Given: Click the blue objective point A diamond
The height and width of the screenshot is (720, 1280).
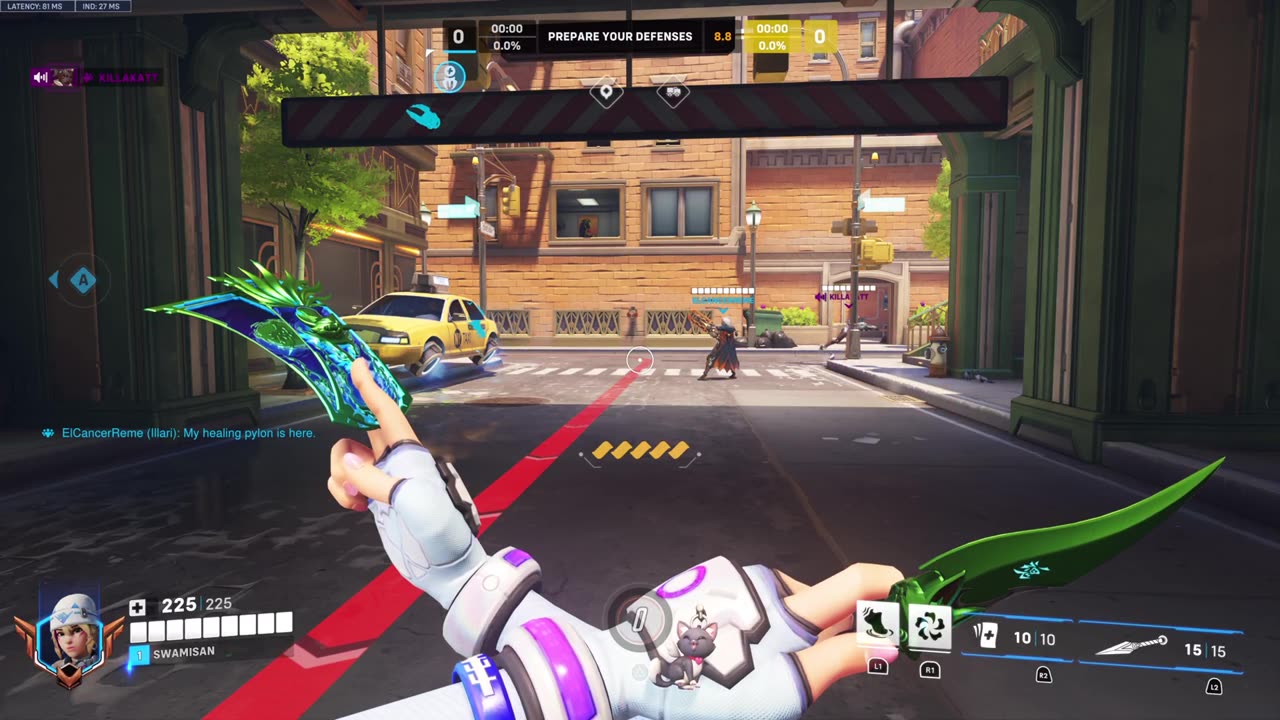Looking at the screenshot, I should point(82,280).
